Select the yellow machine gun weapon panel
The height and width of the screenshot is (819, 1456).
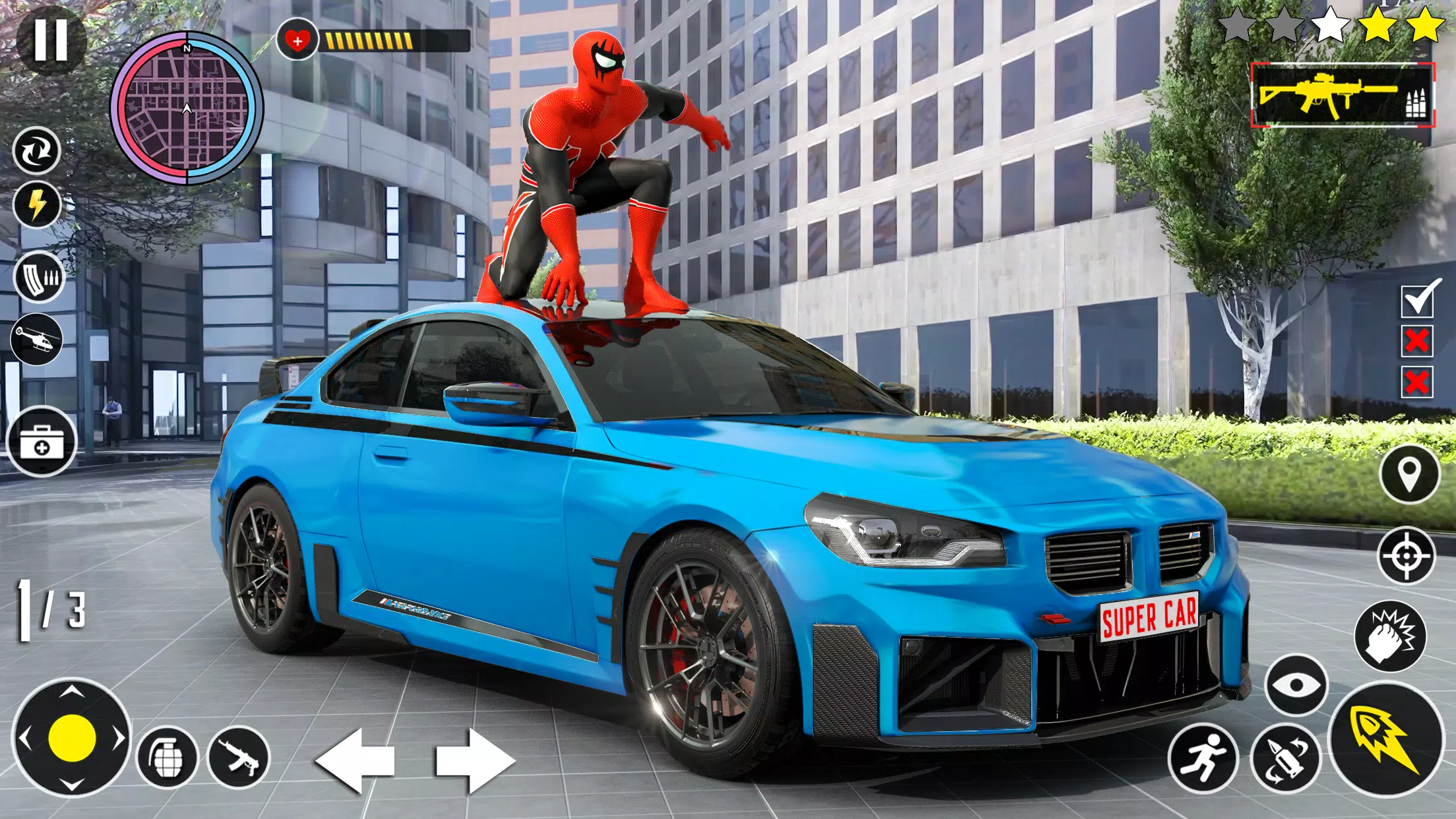(1342, 95)
